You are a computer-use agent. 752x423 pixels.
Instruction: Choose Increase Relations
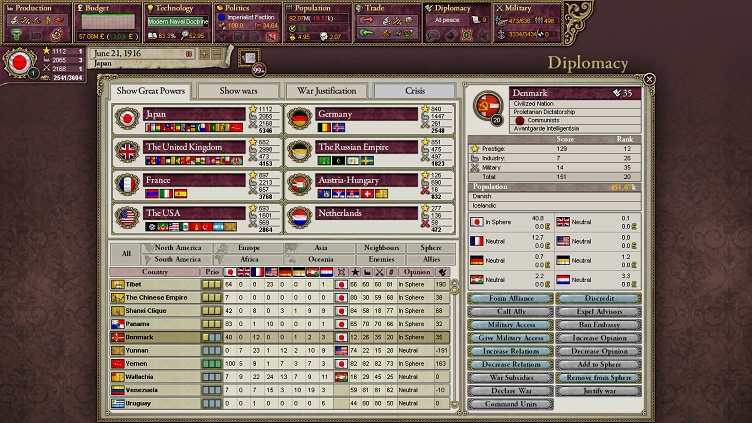coord(510,351)
